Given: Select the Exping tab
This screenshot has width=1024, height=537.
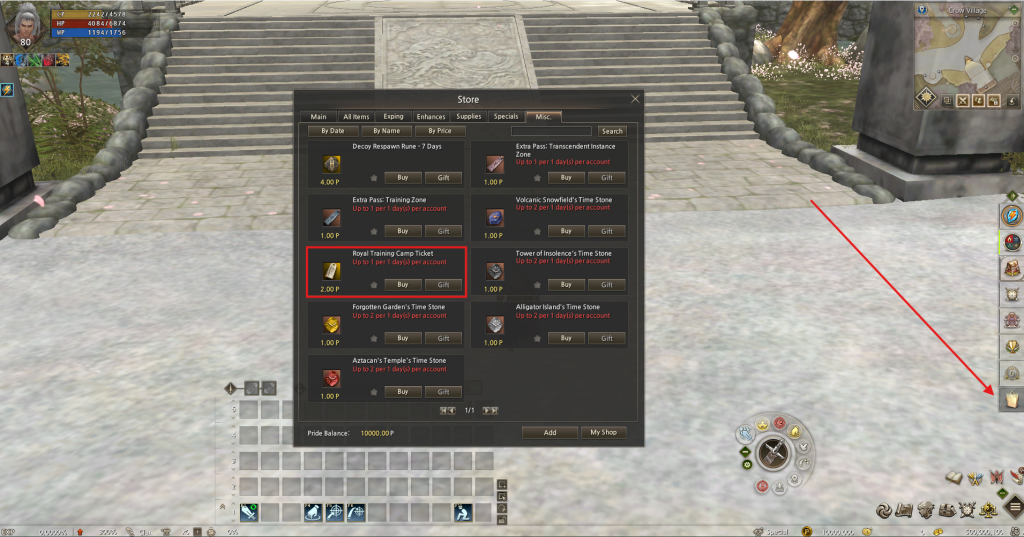Looking at the screenshot, I should tap(394, 117).
